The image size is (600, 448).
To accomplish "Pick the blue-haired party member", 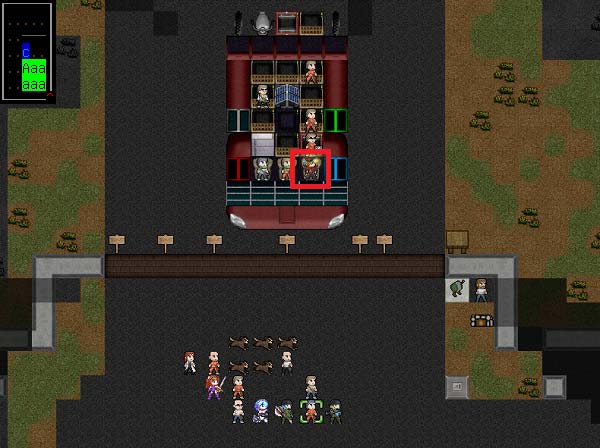I will [x=261, y=410].
